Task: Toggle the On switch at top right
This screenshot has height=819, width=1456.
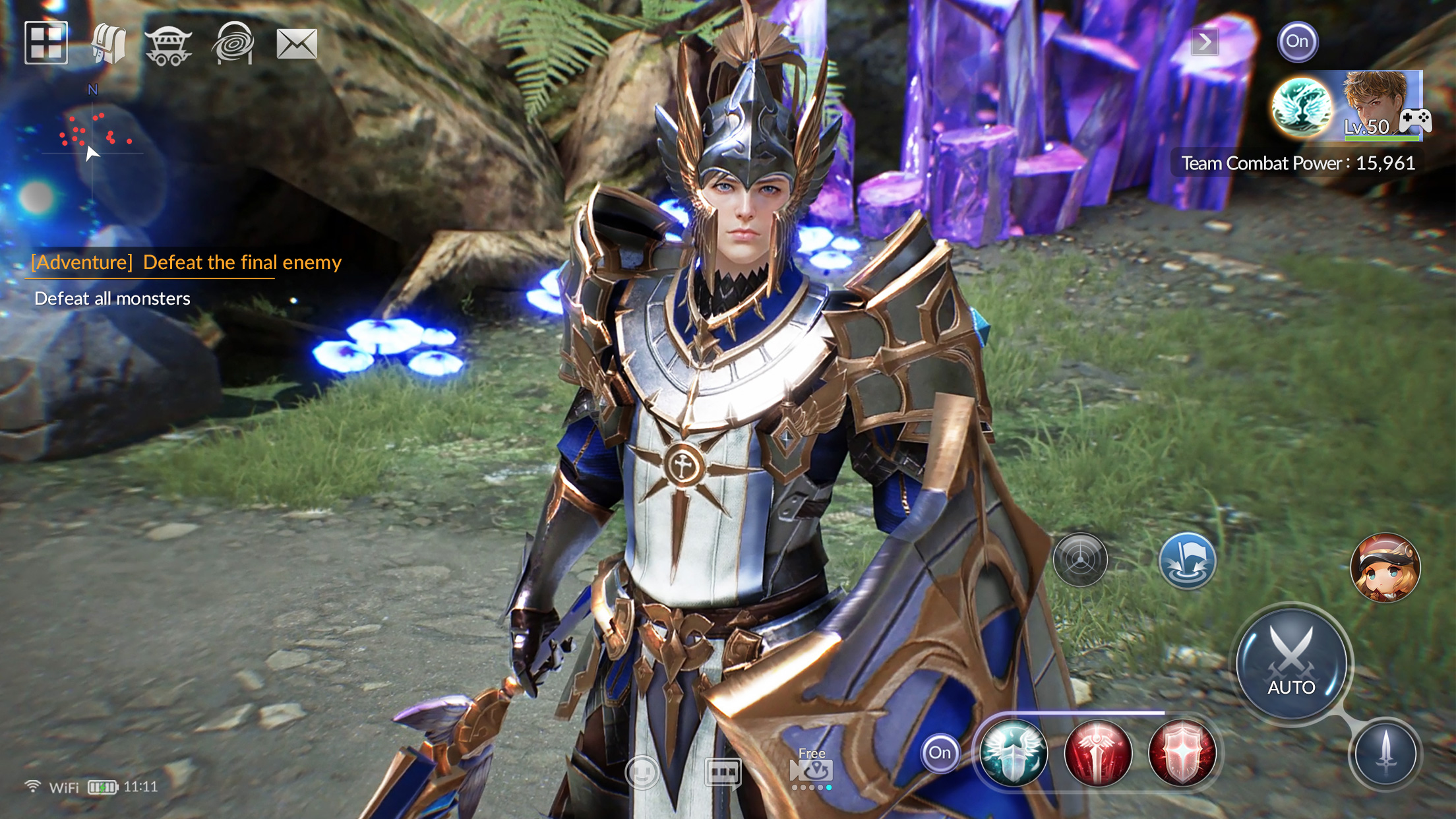Action: (x=1298, y=42)
